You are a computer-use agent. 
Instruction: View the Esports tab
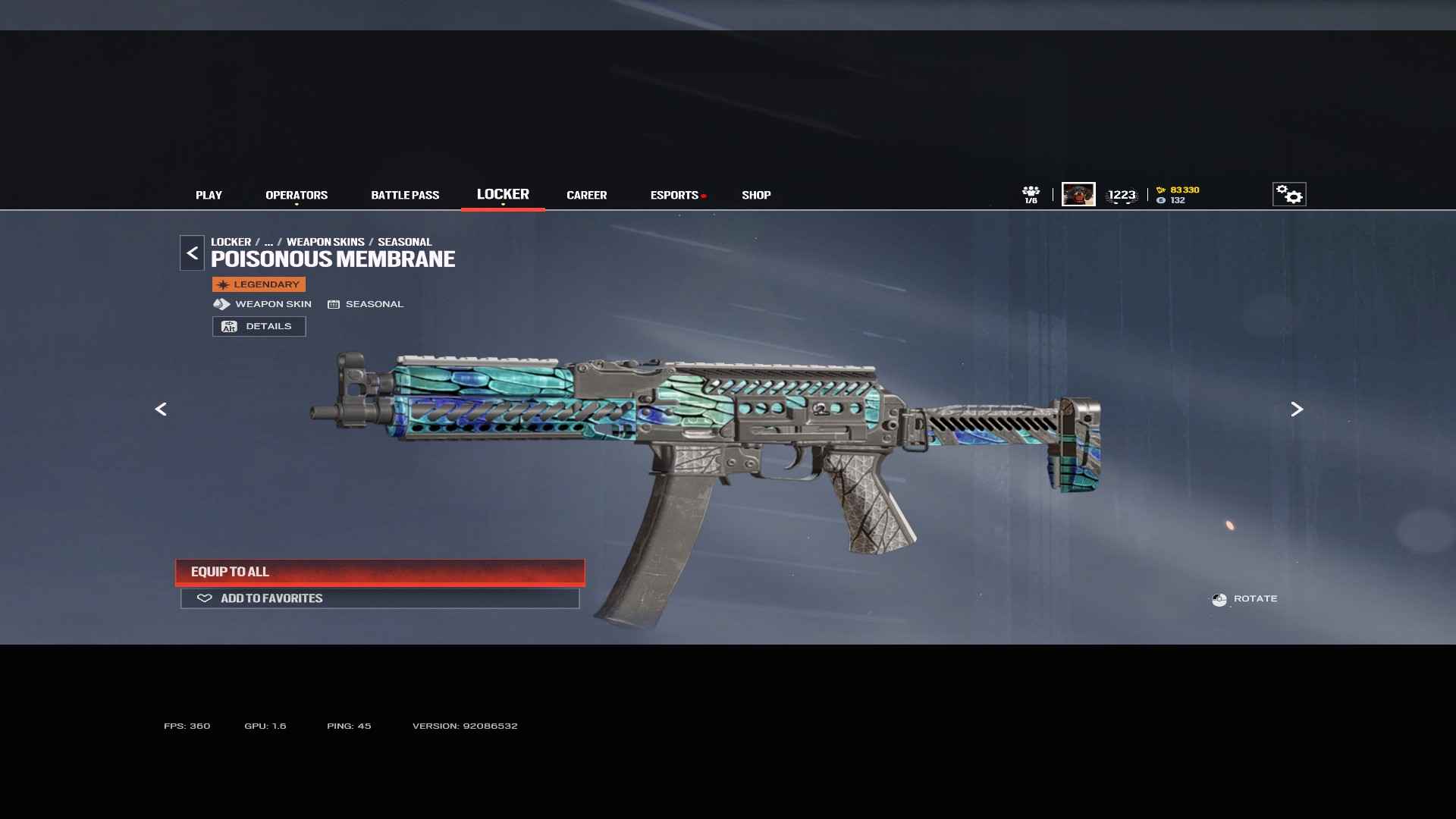[x=674, y=195]
